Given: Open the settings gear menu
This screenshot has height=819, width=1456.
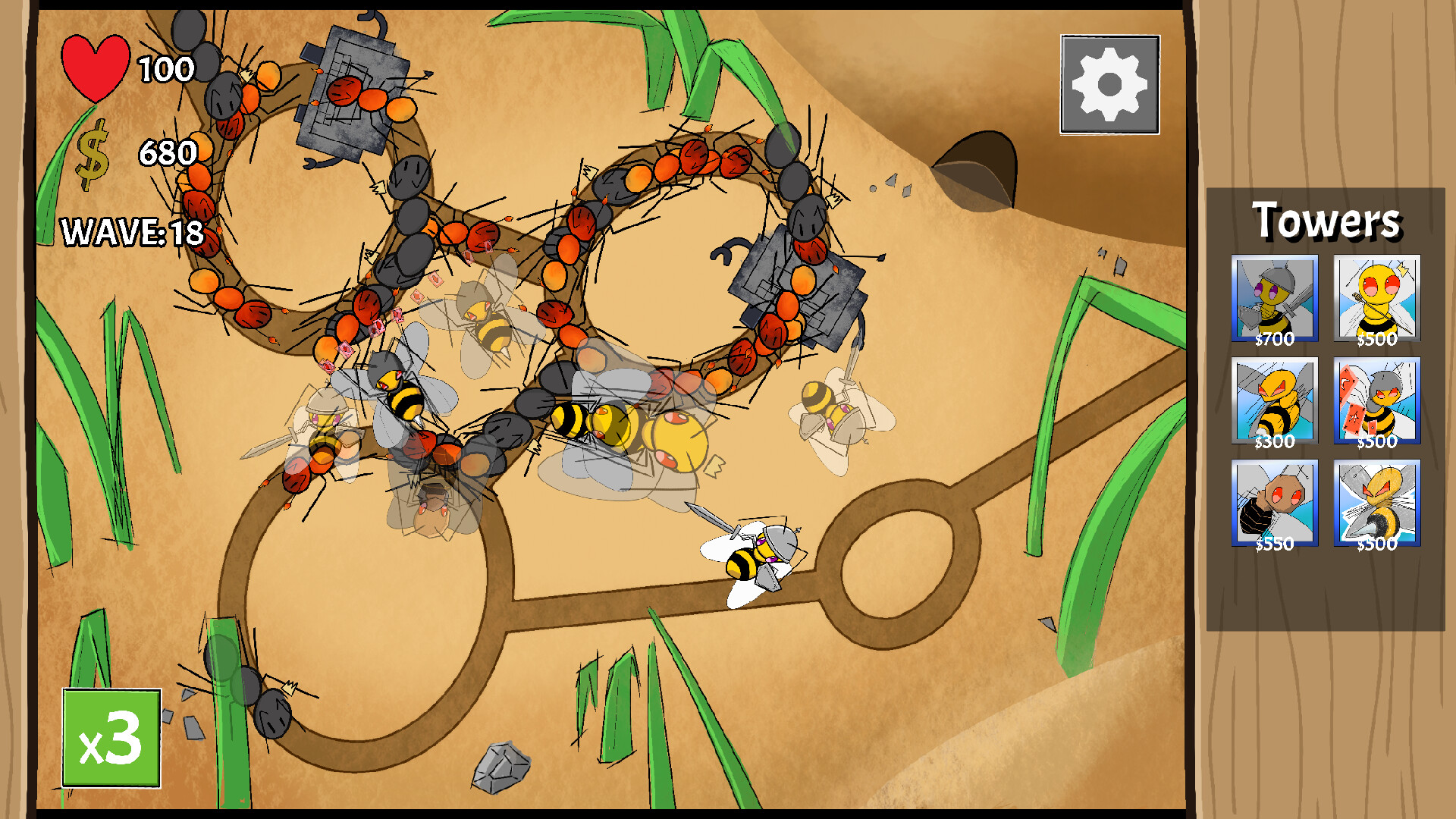Looking at the screenshot, I should click(1109, 83).
